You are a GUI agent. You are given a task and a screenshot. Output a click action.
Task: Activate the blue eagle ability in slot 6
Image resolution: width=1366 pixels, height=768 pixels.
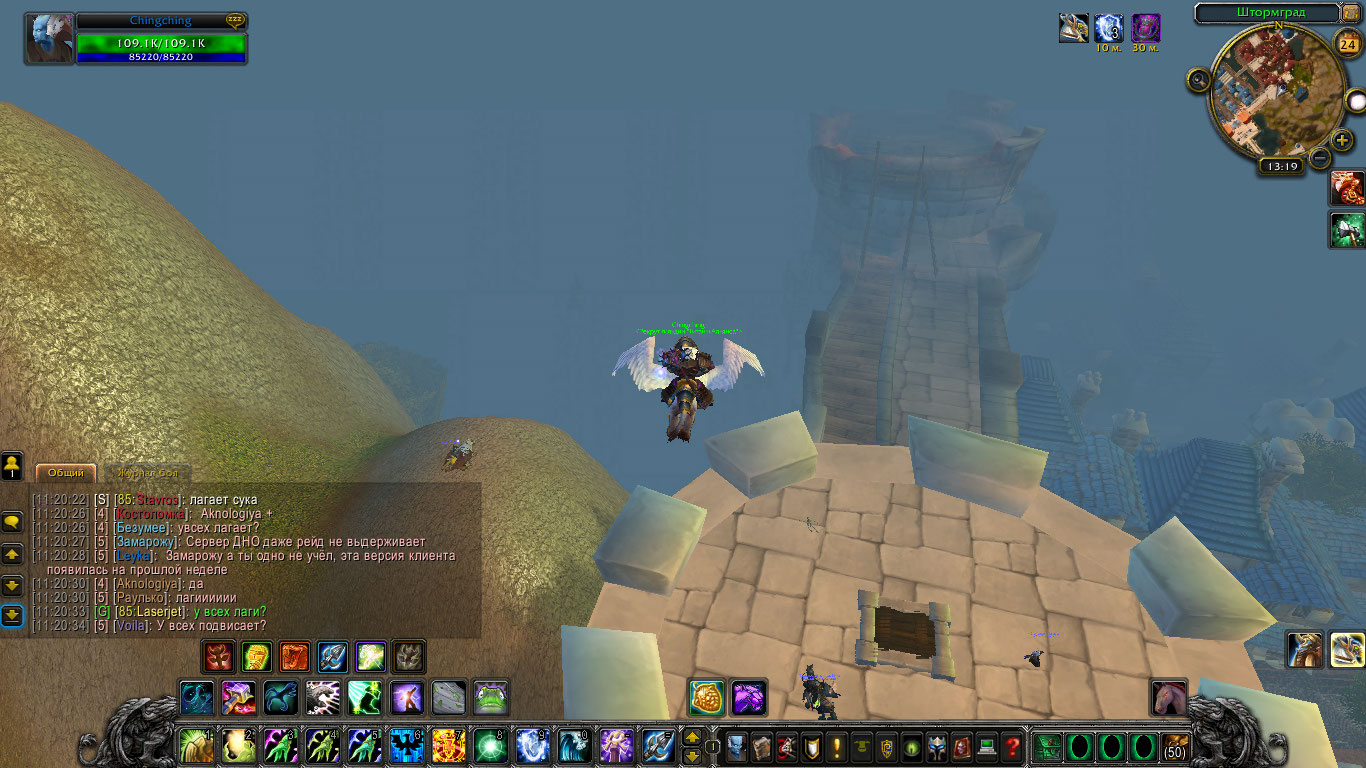pyautogui.click(x=406, y=746)
